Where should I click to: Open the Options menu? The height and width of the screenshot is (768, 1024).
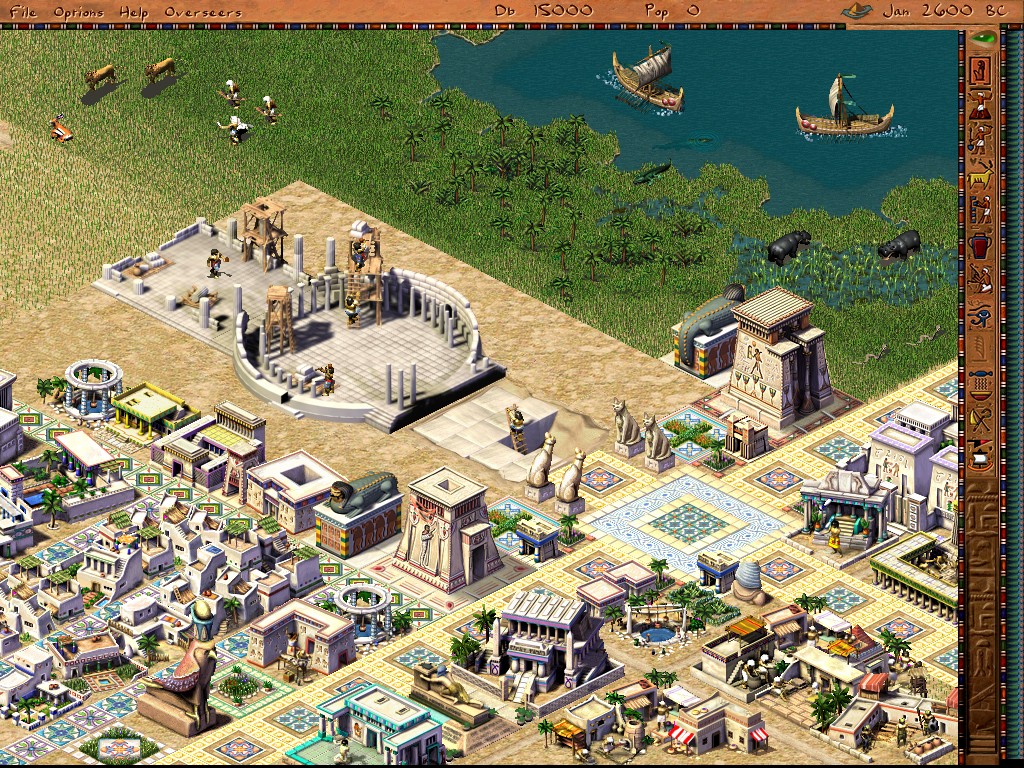[76, 11]
